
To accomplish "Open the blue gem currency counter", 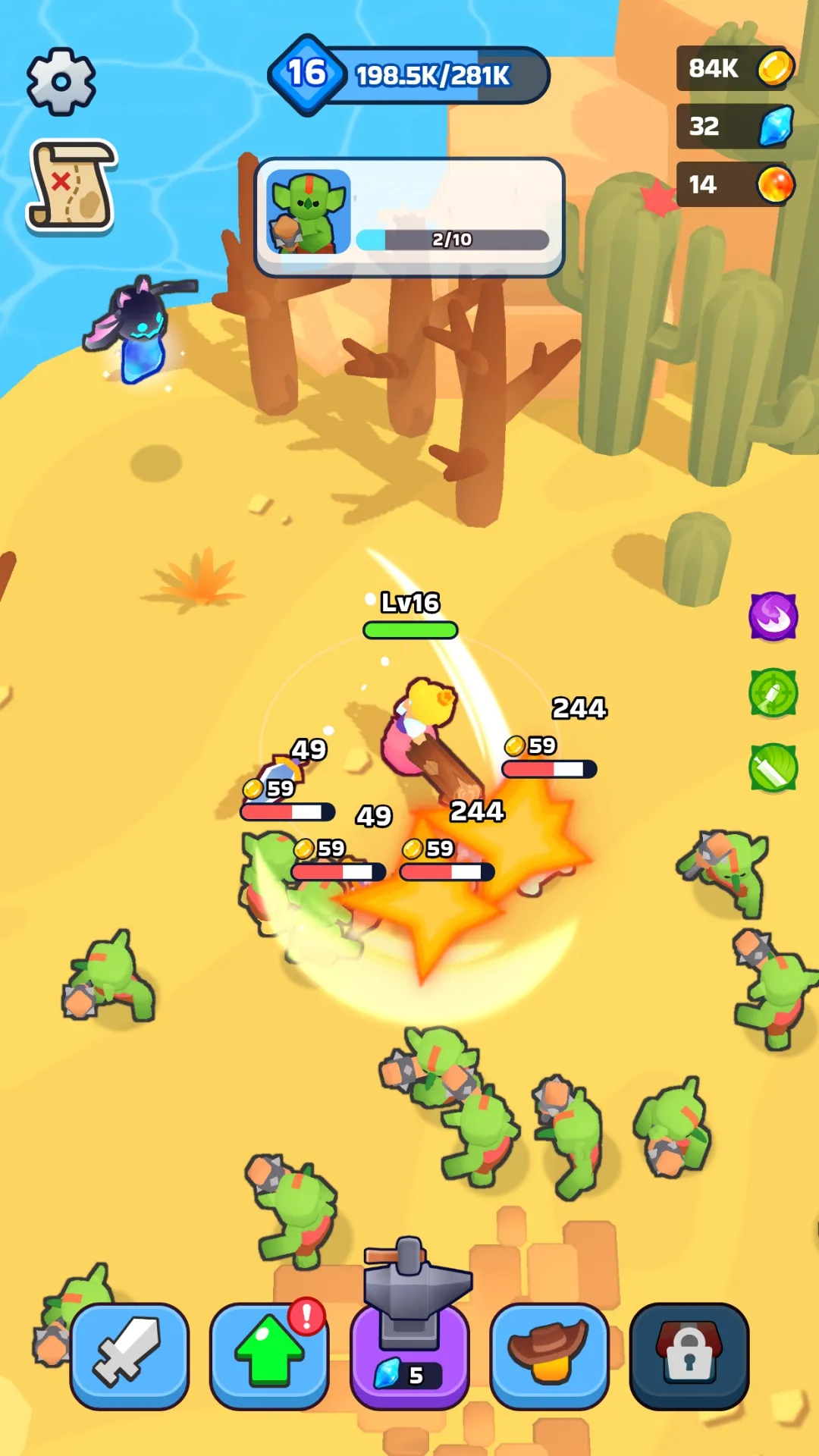I will pos(735,126).
